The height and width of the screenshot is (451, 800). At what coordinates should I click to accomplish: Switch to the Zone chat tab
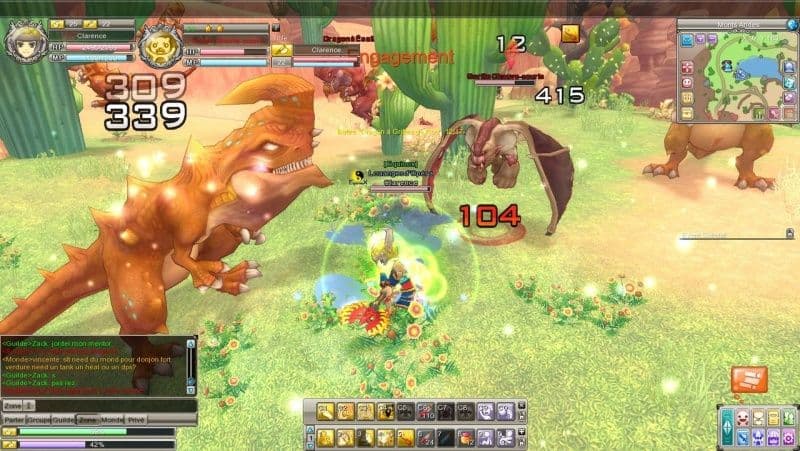(x=88, y=420)
